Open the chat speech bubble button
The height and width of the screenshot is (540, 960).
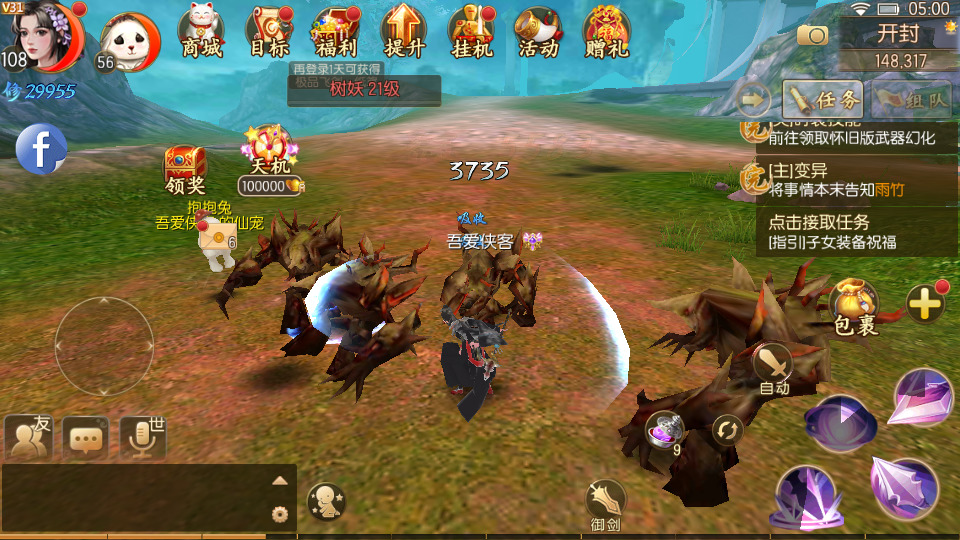(x=85, y=437)
